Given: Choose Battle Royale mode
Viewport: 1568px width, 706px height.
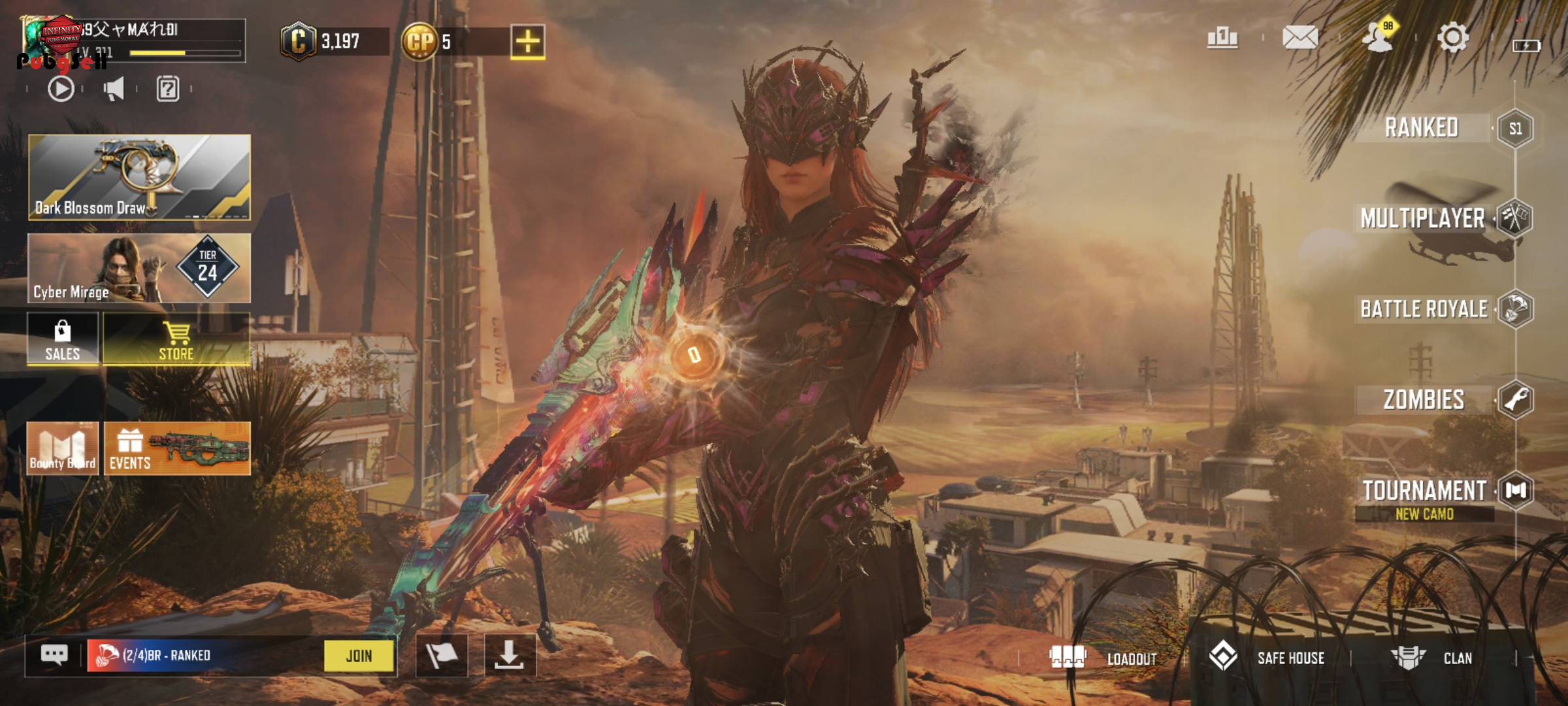Looking at the screenshot, I should tap(1424, 309).
